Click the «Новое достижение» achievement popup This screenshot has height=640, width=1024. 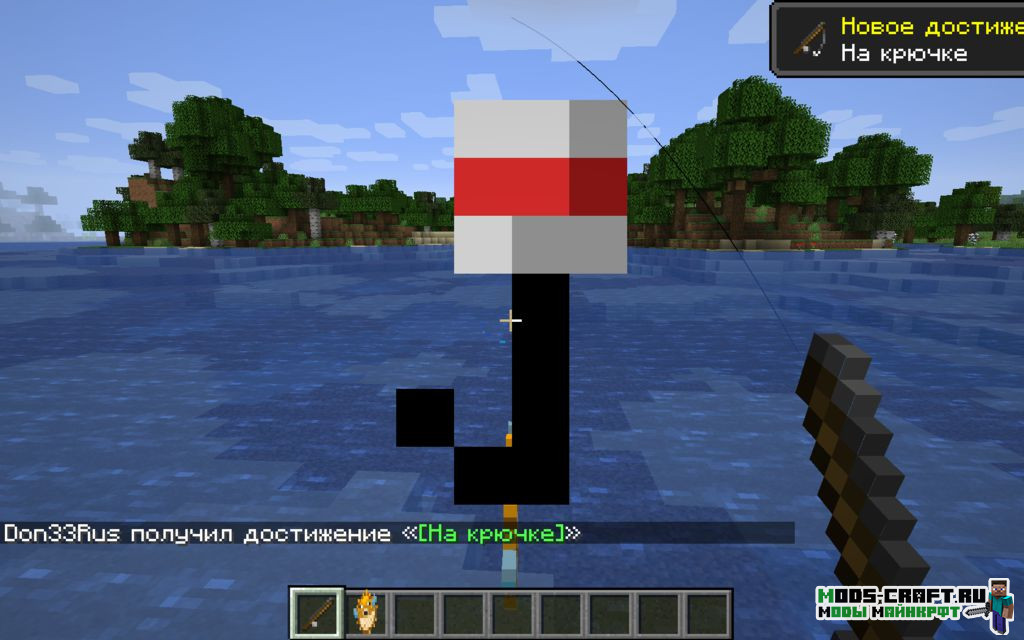point(897,39)
